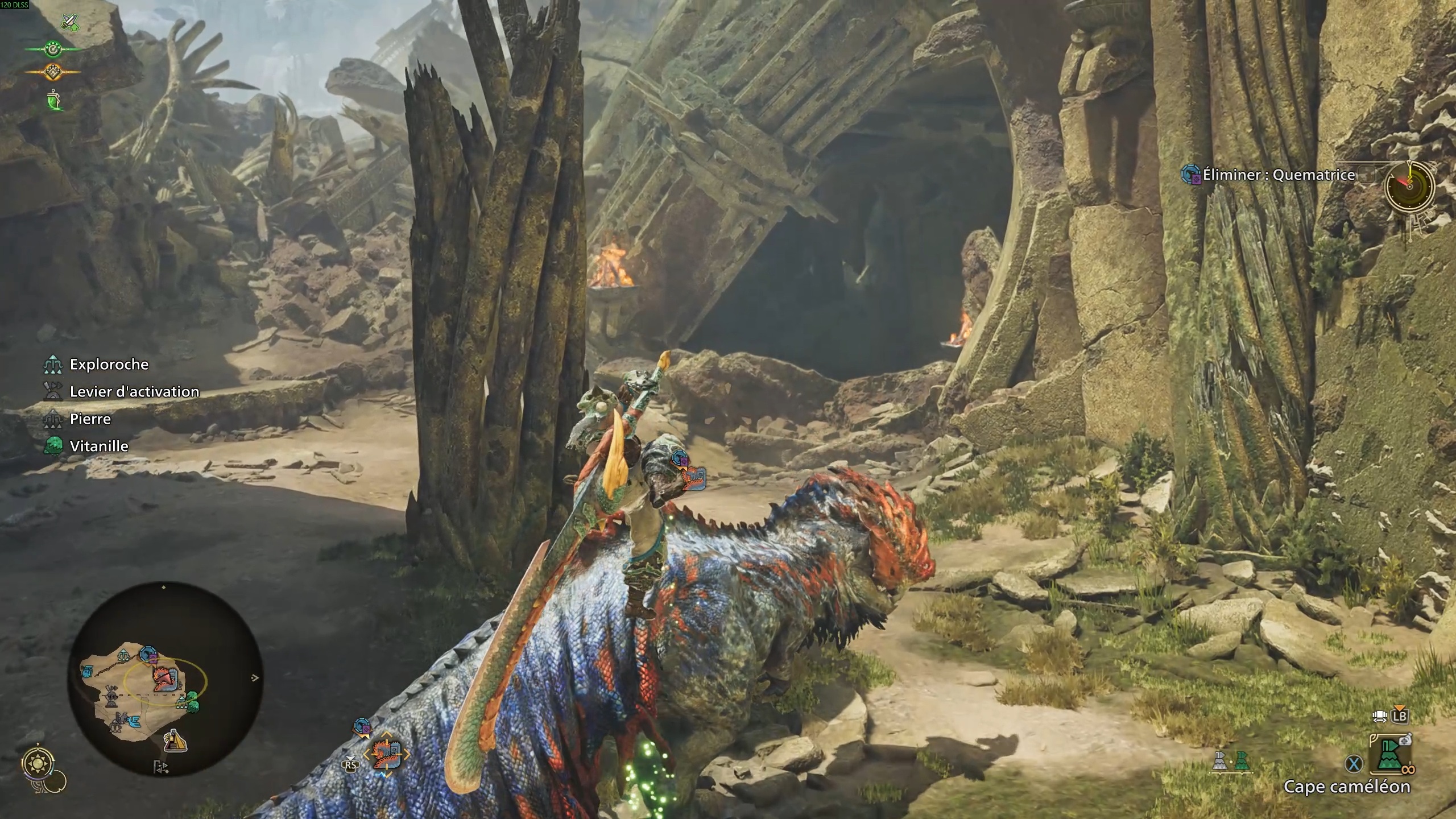Select the equipped dual blades weapon icon

[70, 22]
